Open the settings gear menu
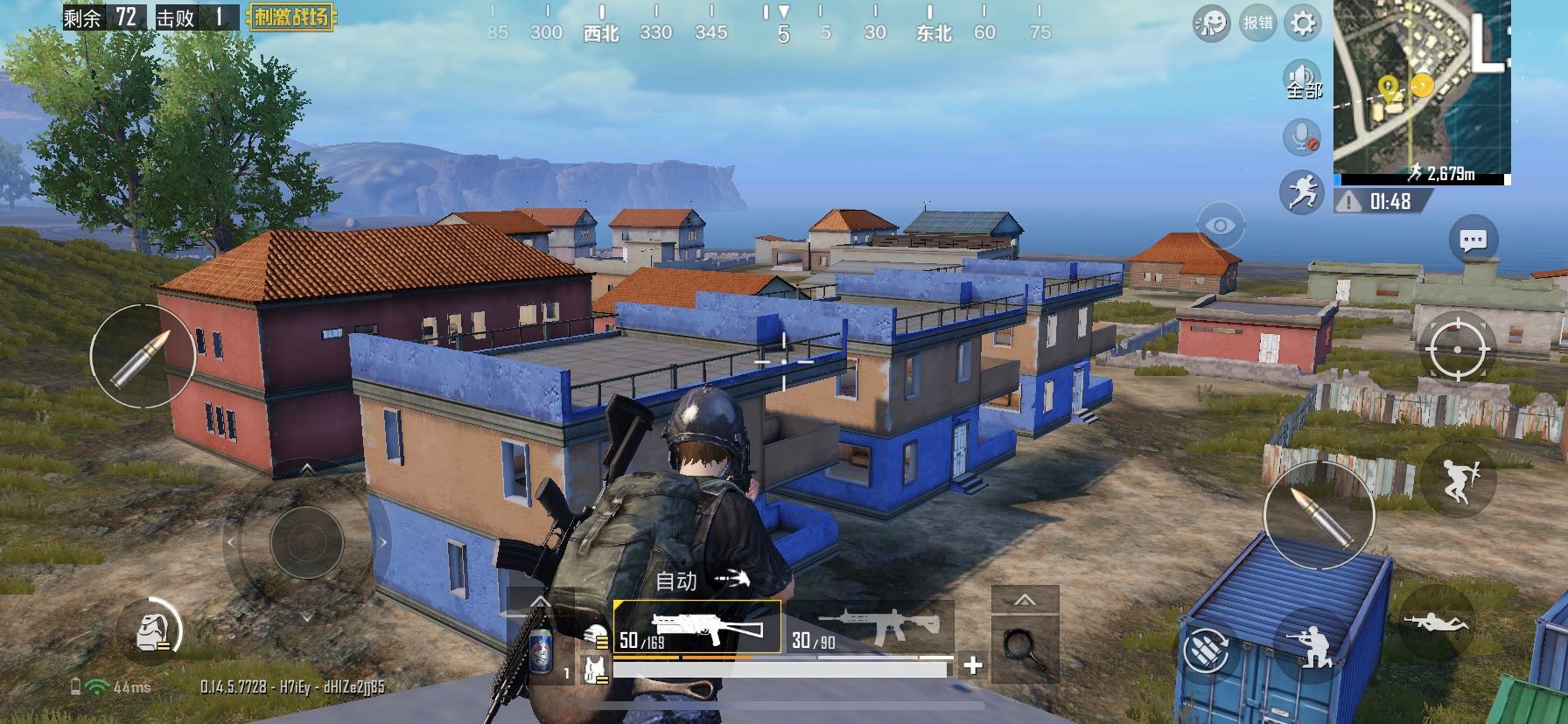The width and height of the screenshot is (1568, 724). pyautogui.click(x=1302, y=23)
